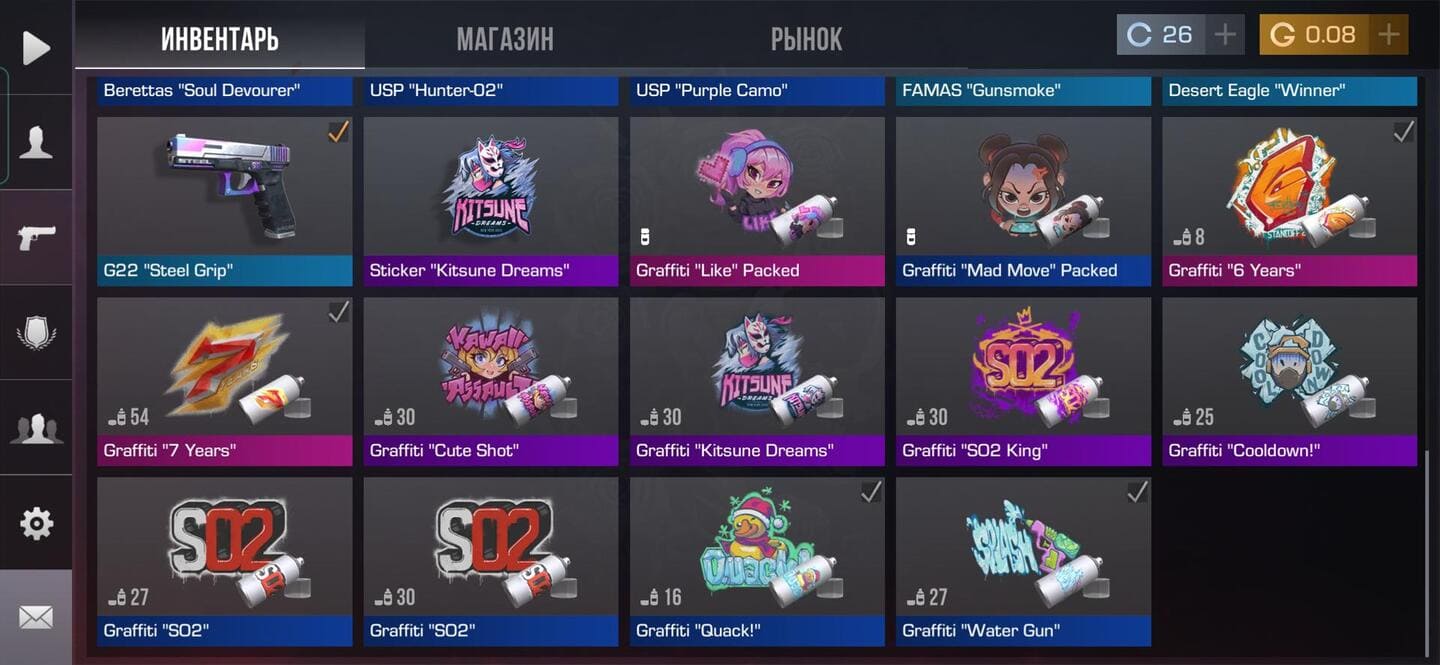This screenshot has width=1440, height=665.
Task: Open settings via the gear icon
Action: point(36,523)
